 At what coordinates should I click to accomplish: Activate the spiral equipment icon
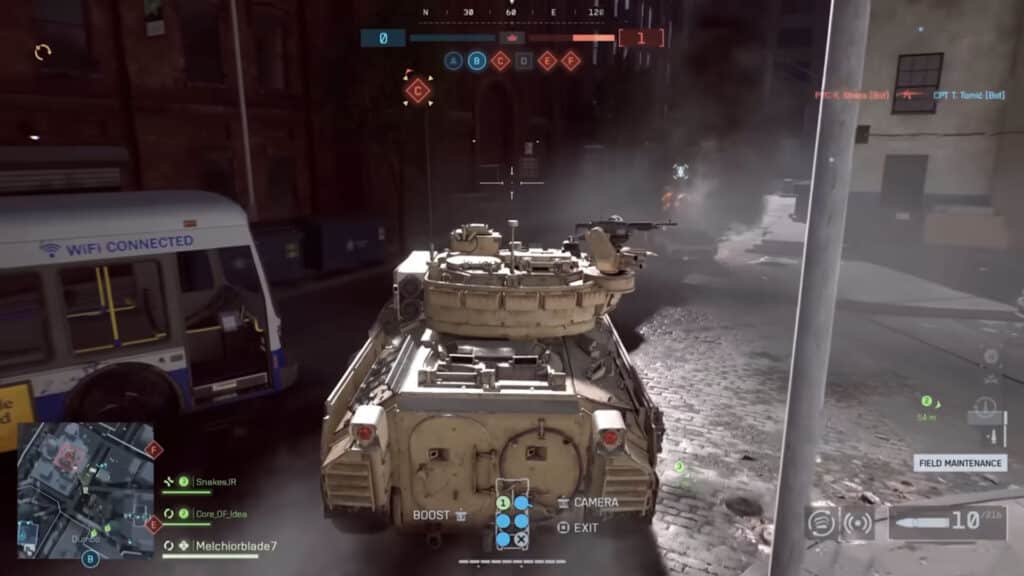click(x=821, y=522)
